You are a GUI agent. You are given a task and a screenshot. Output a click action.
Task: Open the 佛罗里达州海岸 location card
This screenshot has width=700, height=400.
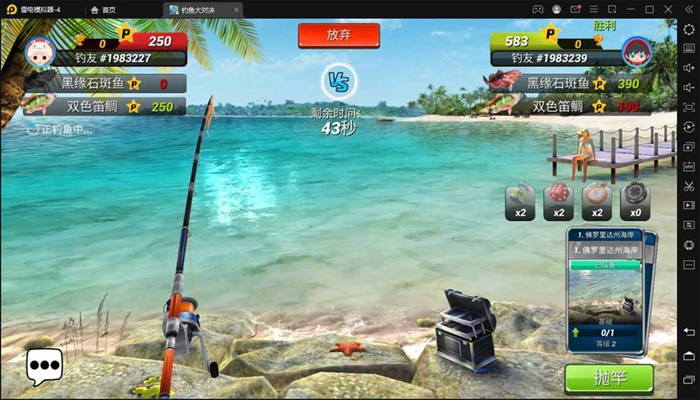click(609, 290)
